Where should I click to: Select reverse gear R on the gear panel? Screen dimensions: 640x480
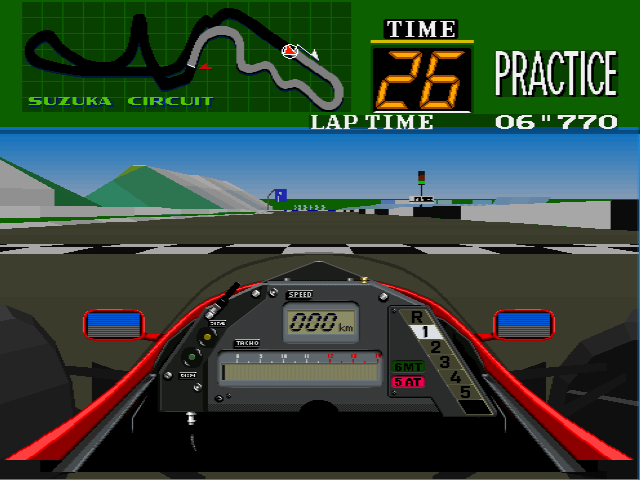(x=416, y=317)
